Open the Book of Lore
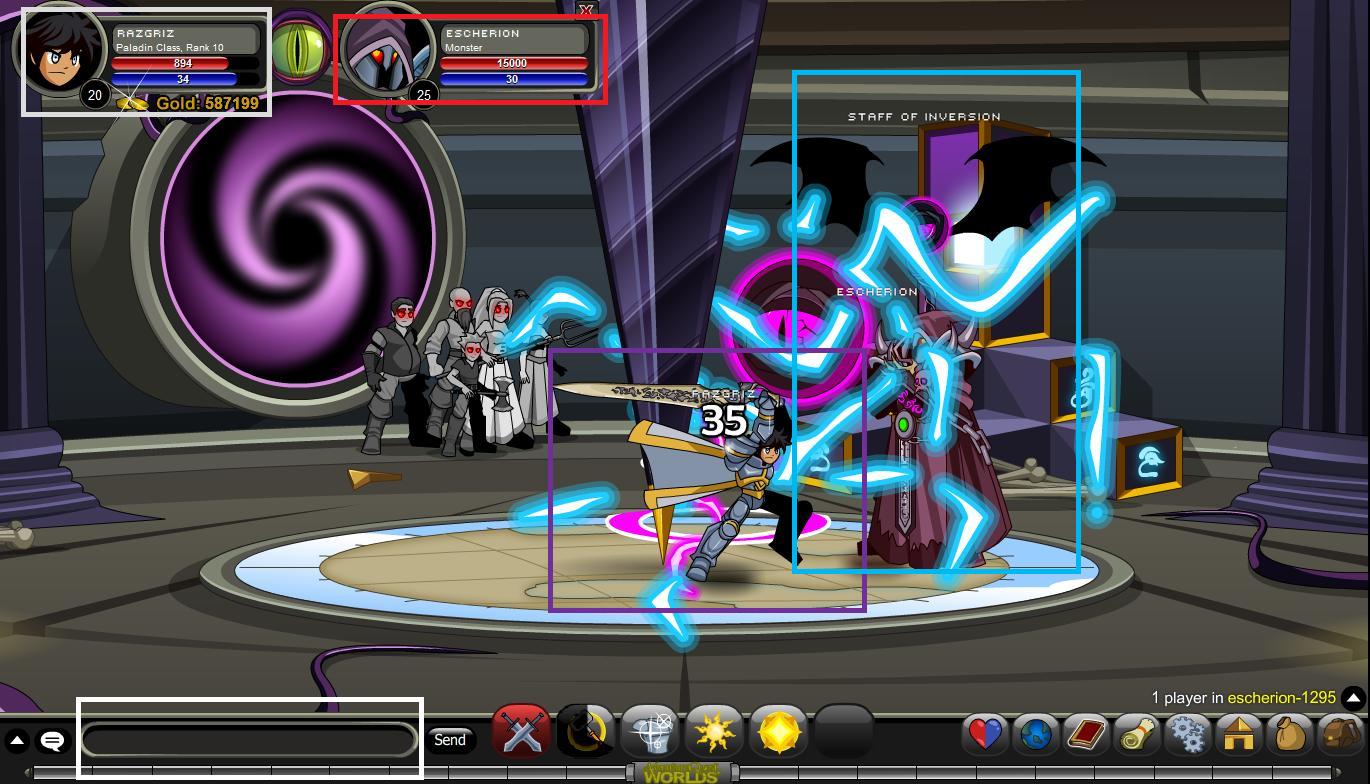Image resolution: width=1370 pixels, height=784 pixels. pos(1086,734)
